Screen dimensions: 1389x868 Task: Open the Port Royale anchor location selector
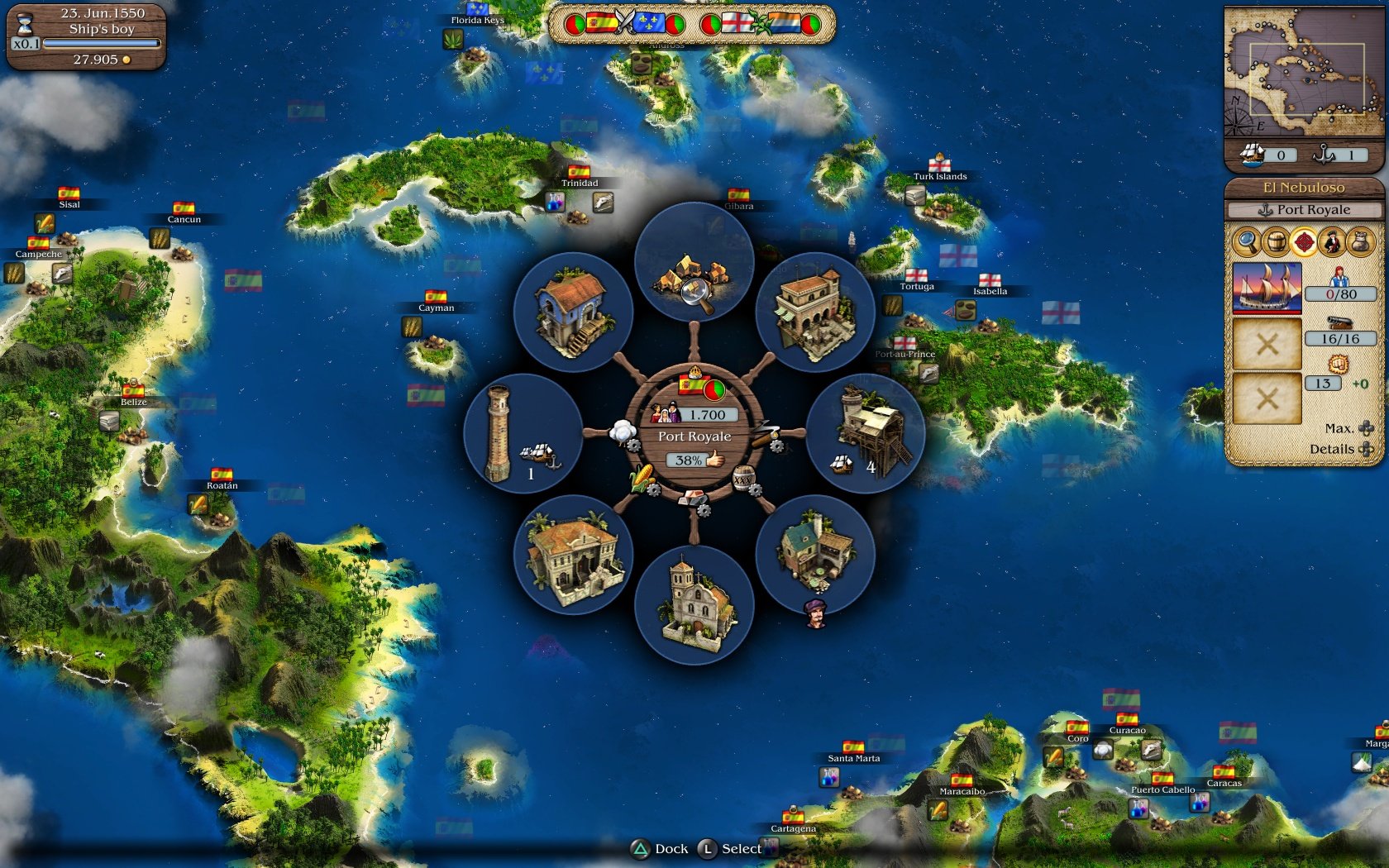(1306, 209)
